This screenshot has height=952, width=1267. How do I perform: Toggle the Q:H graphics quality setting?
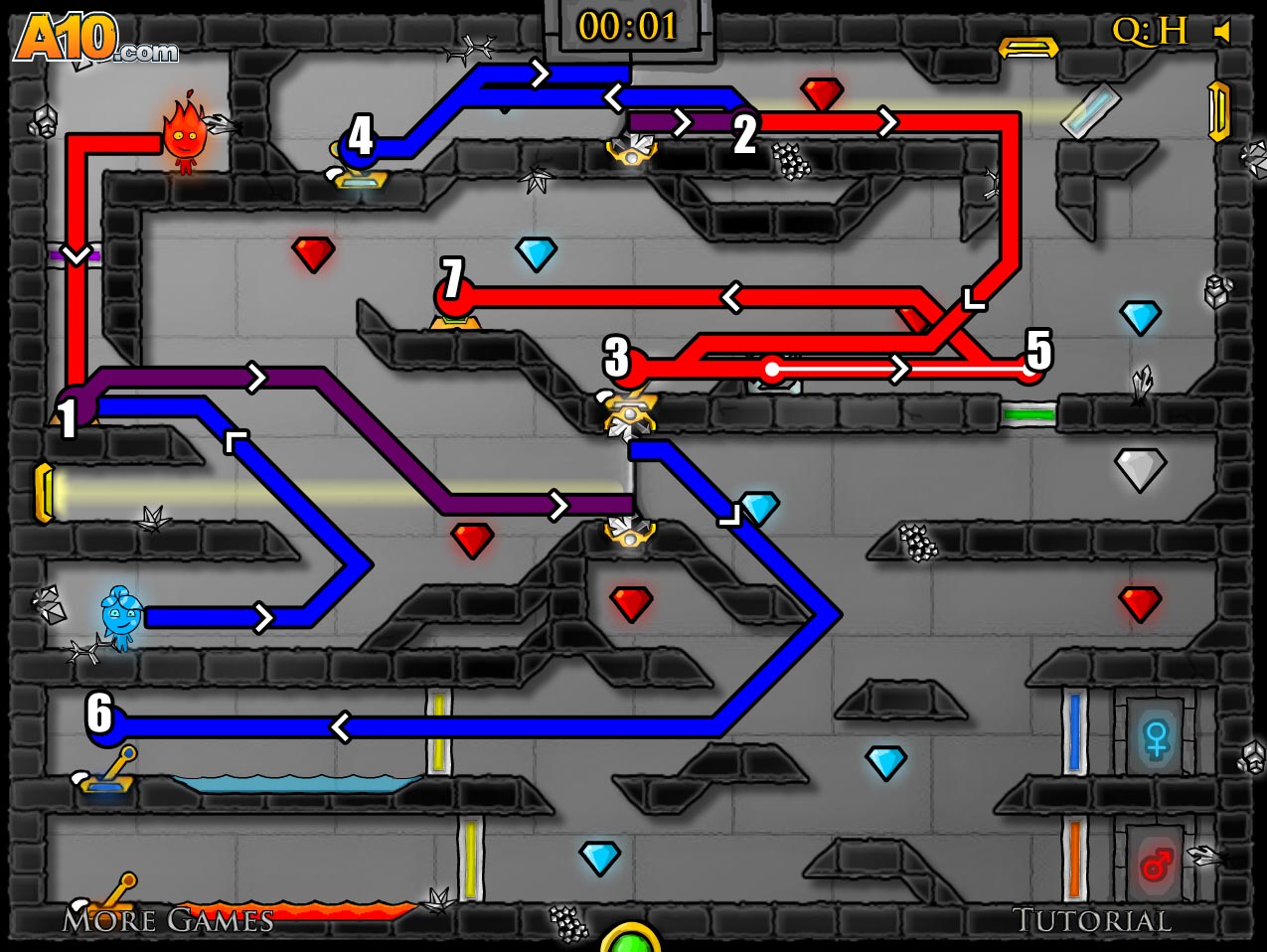(1149, 32)
